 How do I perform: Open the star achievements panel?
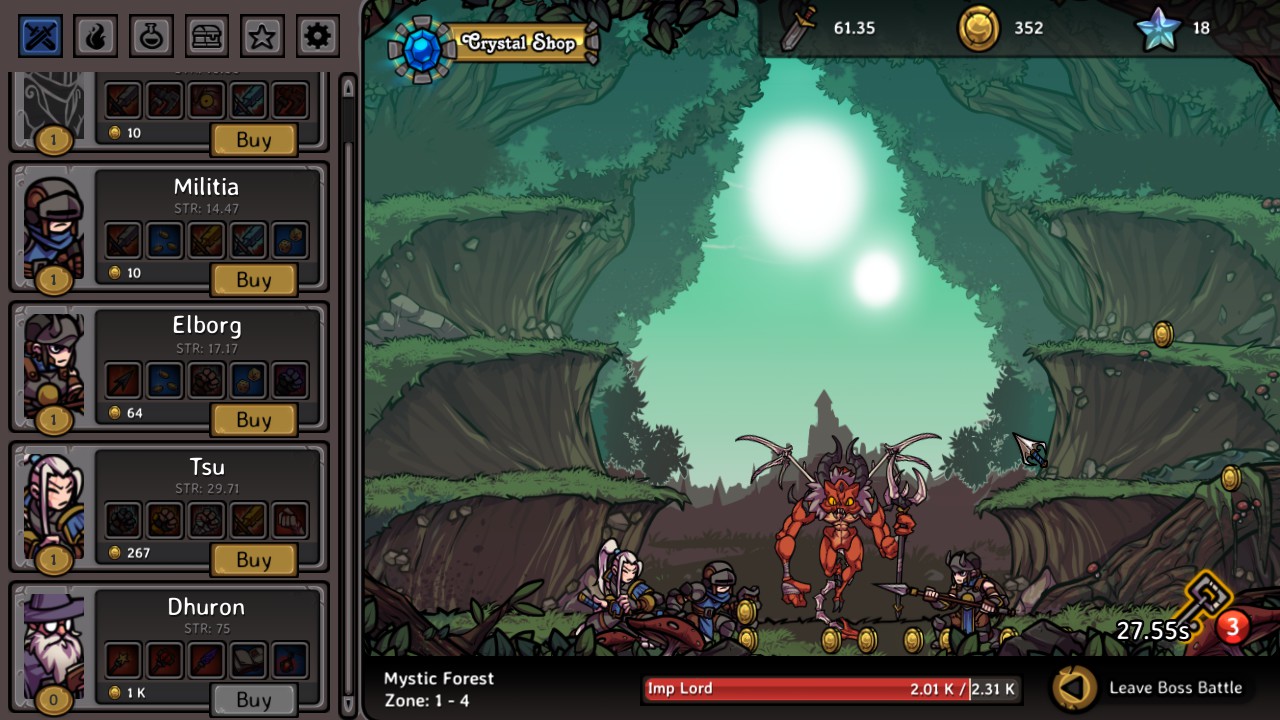261,35
